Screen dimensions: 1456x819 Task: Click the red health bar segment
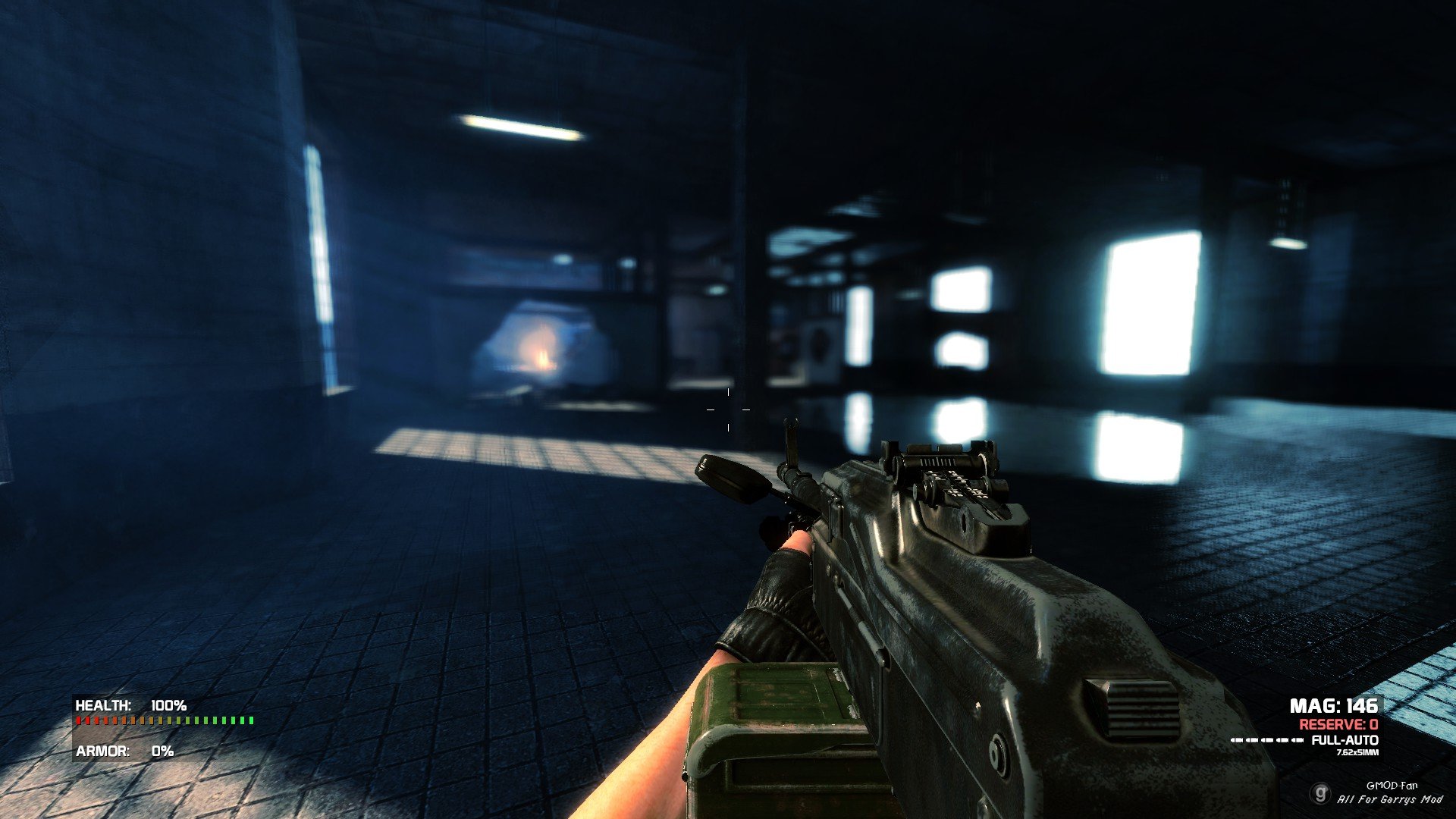click(78, 720)
